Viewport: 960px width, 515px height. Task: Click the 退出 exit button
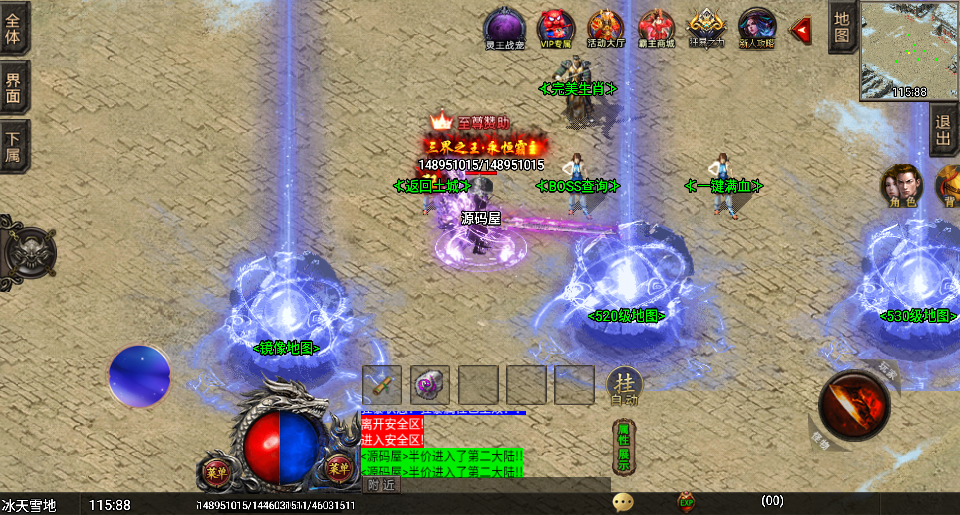pos(944,130)
